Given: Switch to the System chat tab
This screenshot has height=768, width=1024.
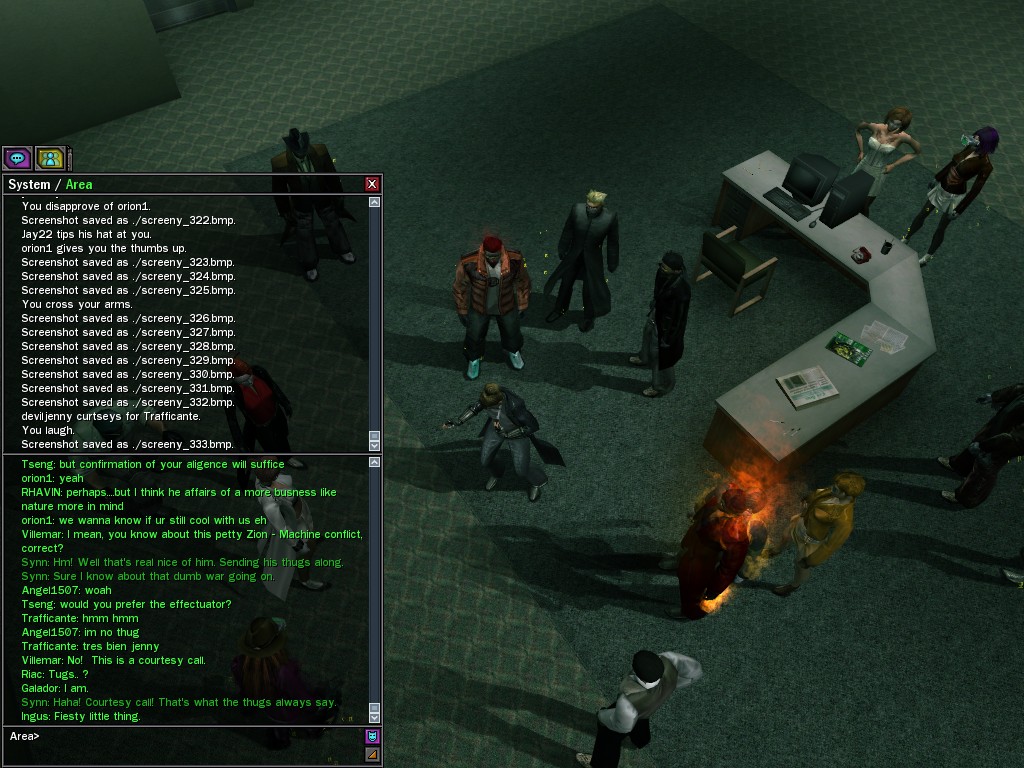Looking at the screenshot, I should point(28,184).
